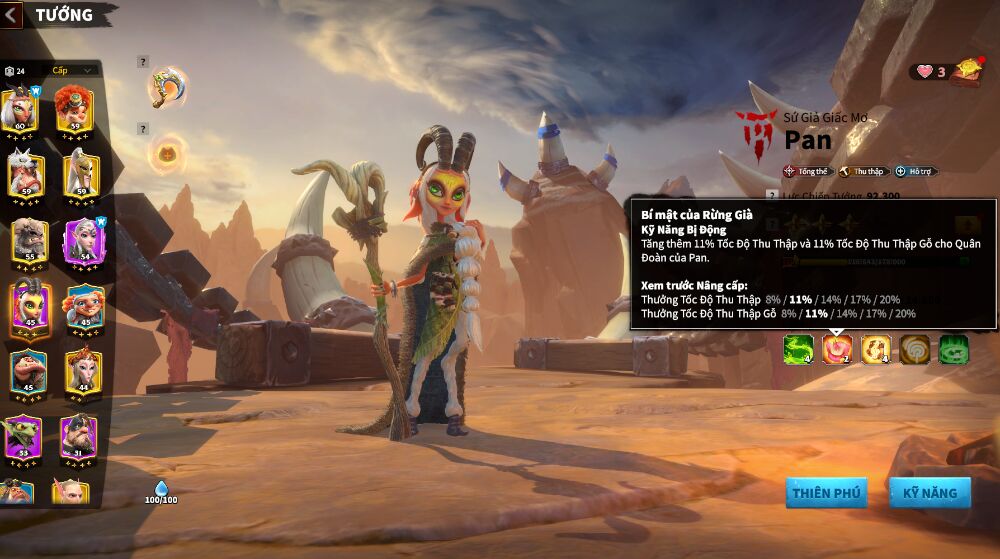The image size is (1000, 559).
Task: Select the level 44 crowned hero portrait
Action: (83, 372)
